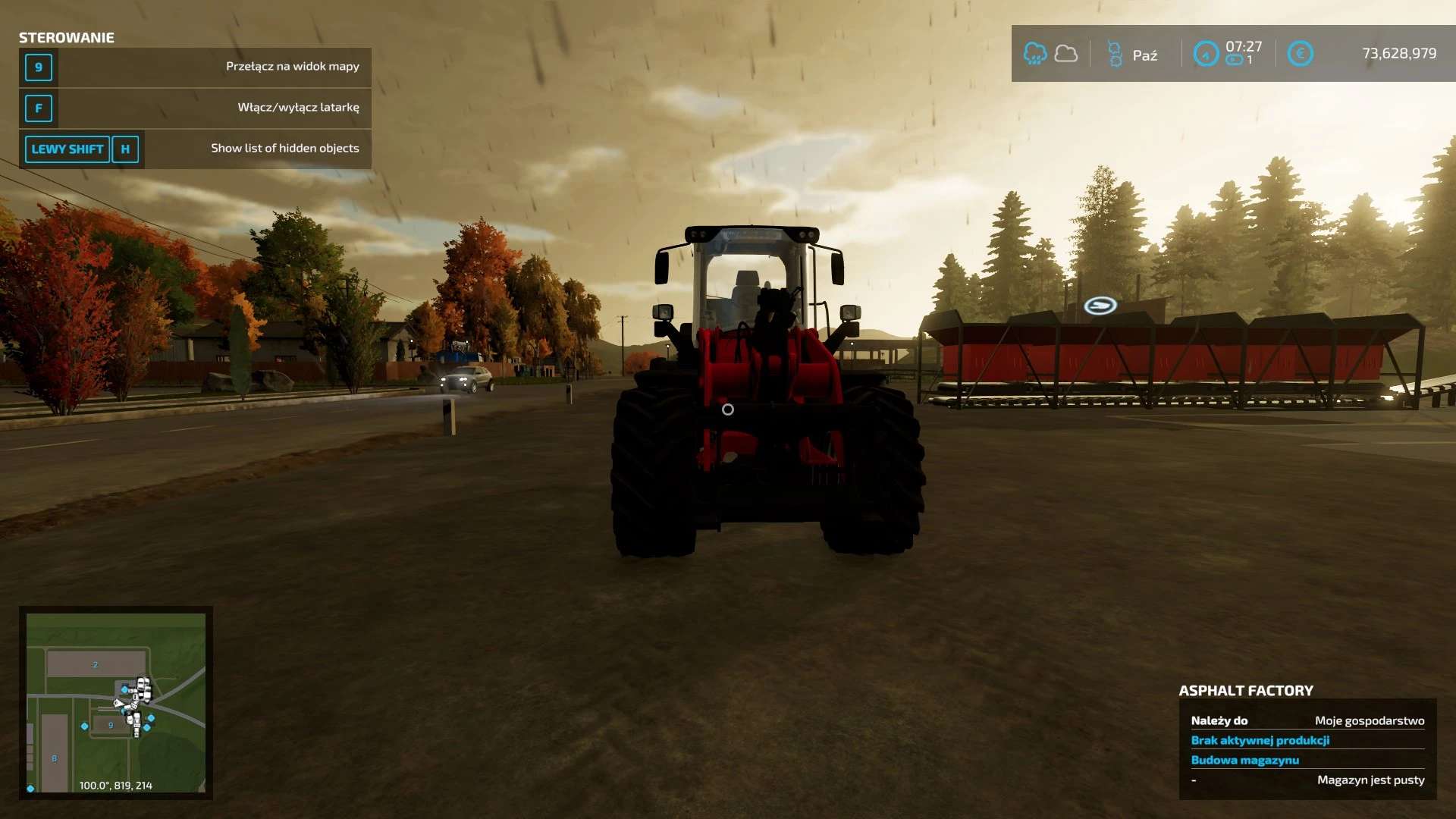Select the clock time-scale icon
This screenshot has height=819, width=1456.
click(1206, 54)
